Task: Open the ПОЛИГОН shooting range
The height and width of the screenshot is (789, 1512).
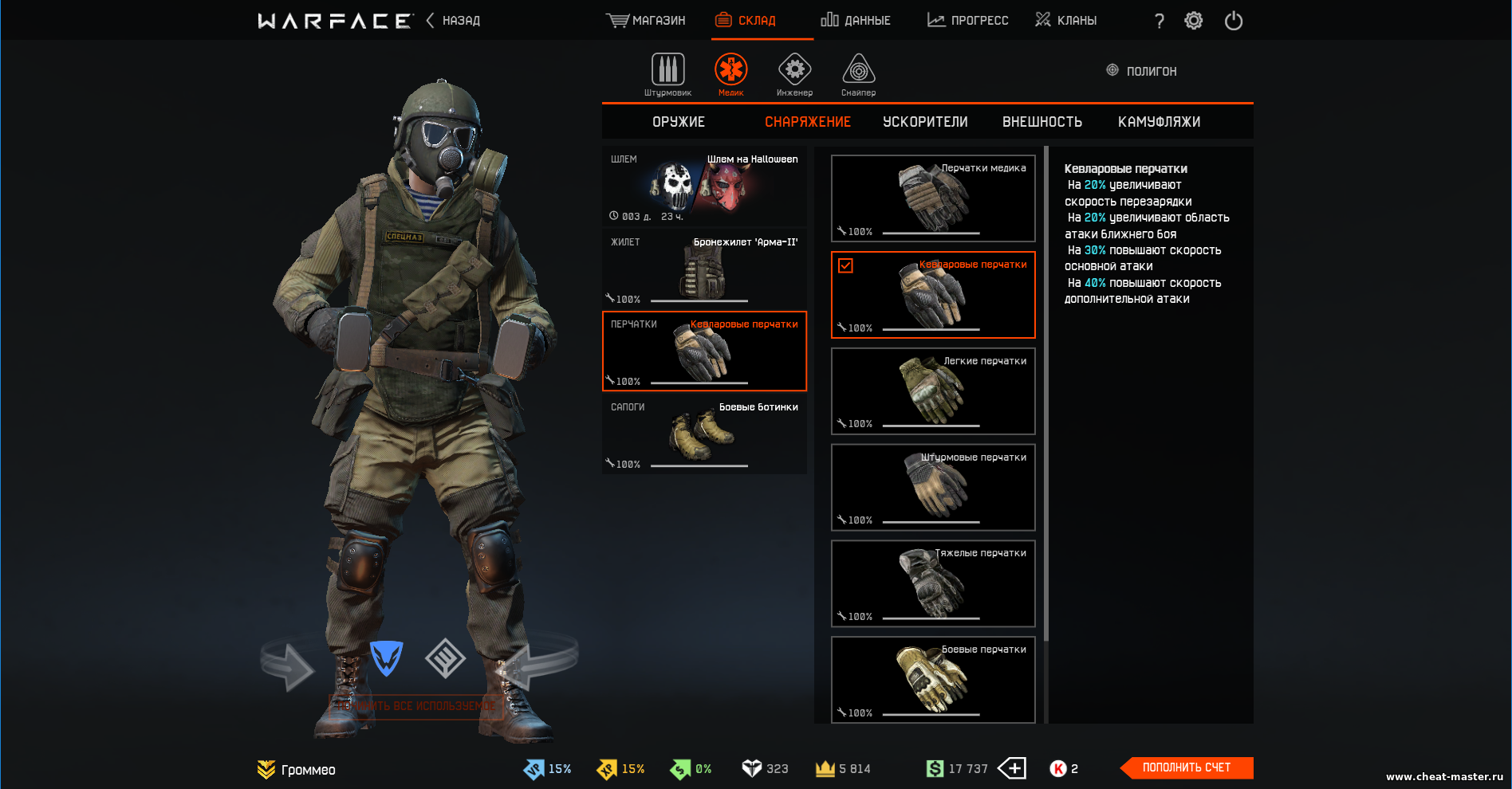Action: (x=1141, y=71)
